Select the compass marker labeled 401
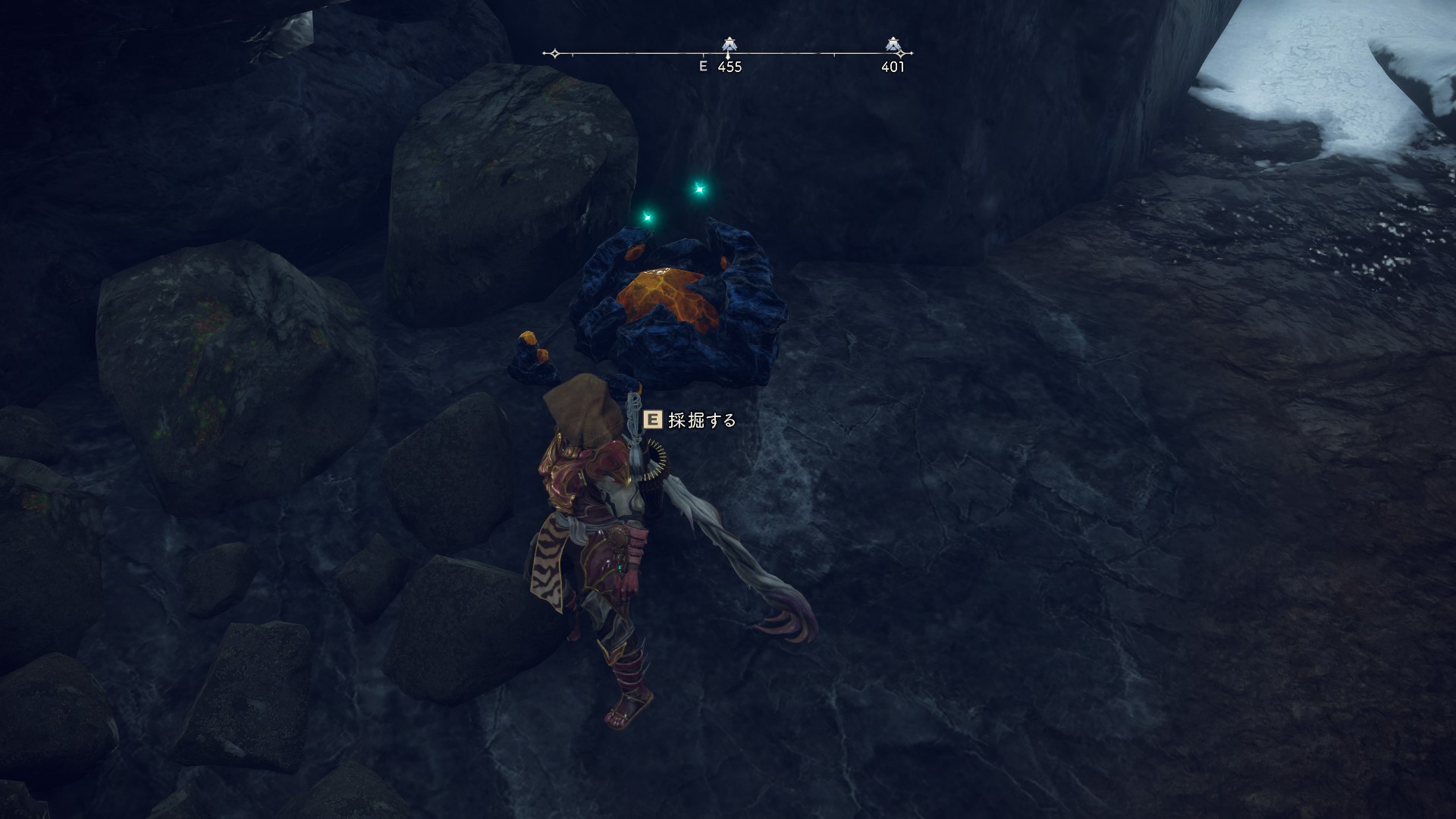This screenshot has width=1456, height=819. 893,45
